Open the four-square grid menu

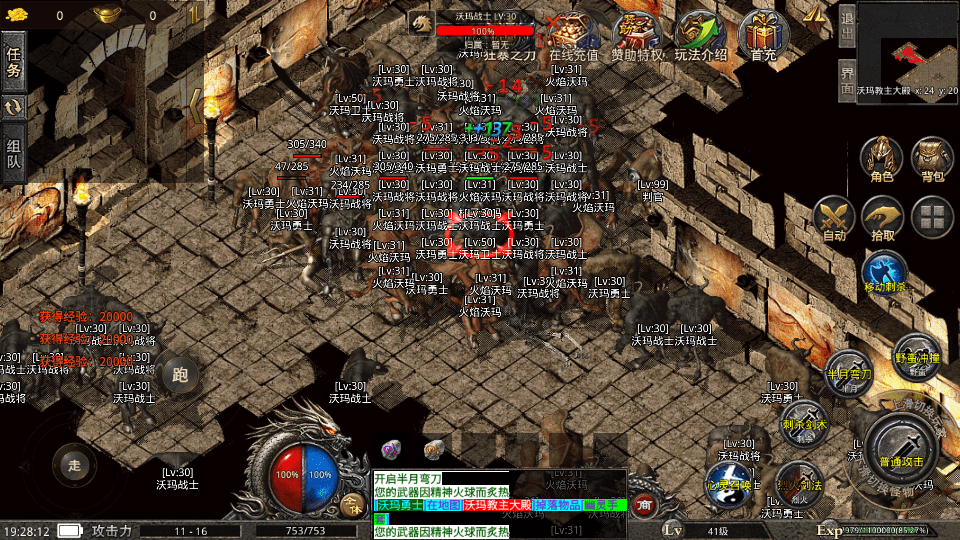932,218
